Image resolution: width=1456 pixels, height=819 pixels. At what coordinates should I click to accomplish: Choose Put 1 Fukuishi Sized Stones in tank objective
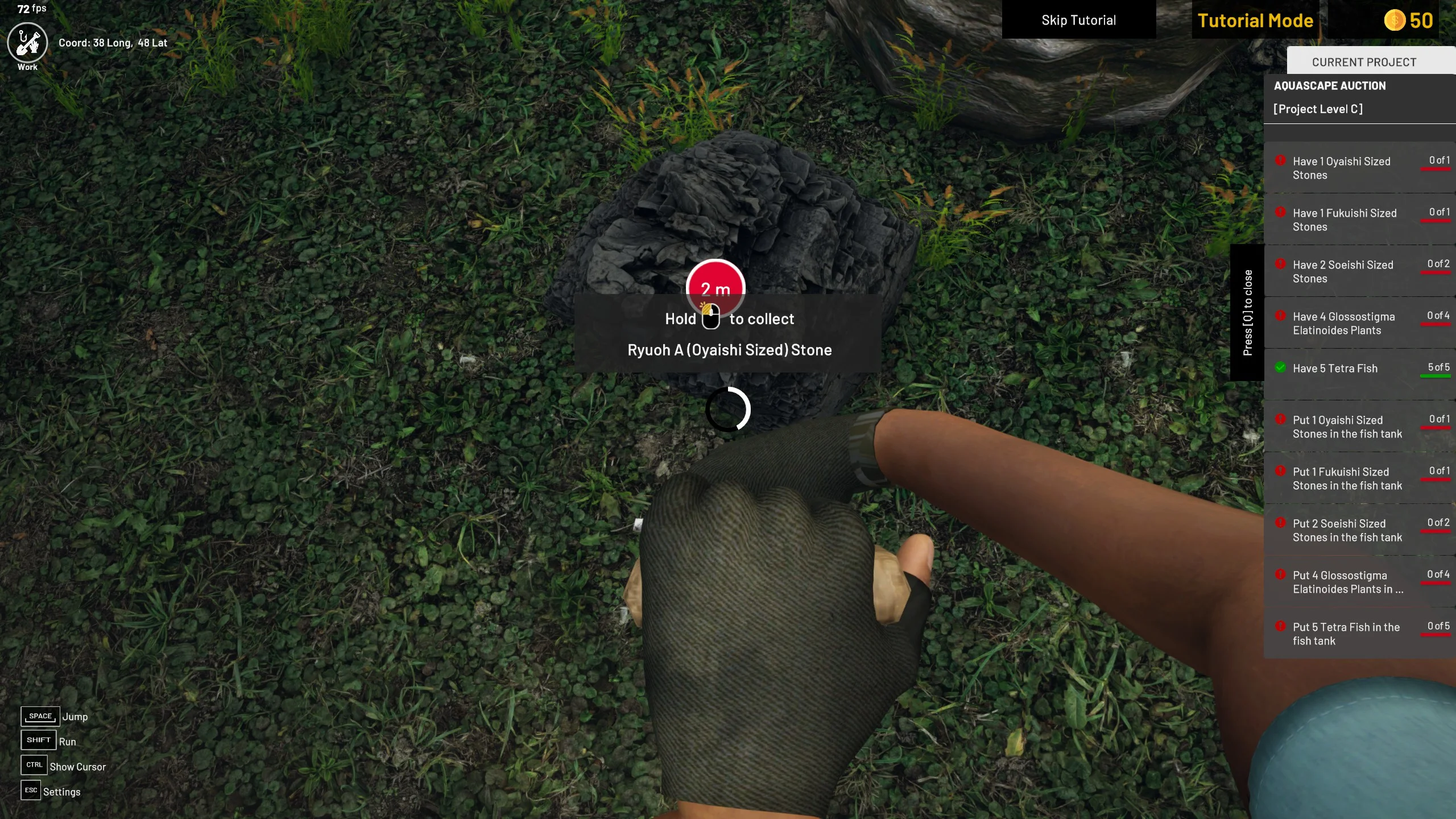coord(1359,479)
